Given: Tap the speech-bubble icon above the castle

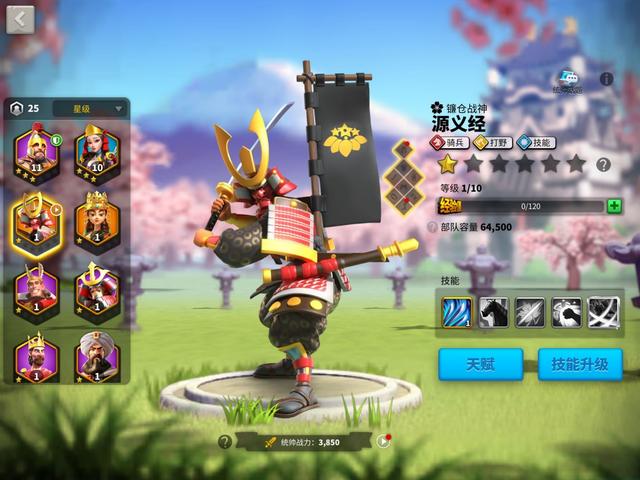Looking at the screenshot, I should [x=569, y=81].
